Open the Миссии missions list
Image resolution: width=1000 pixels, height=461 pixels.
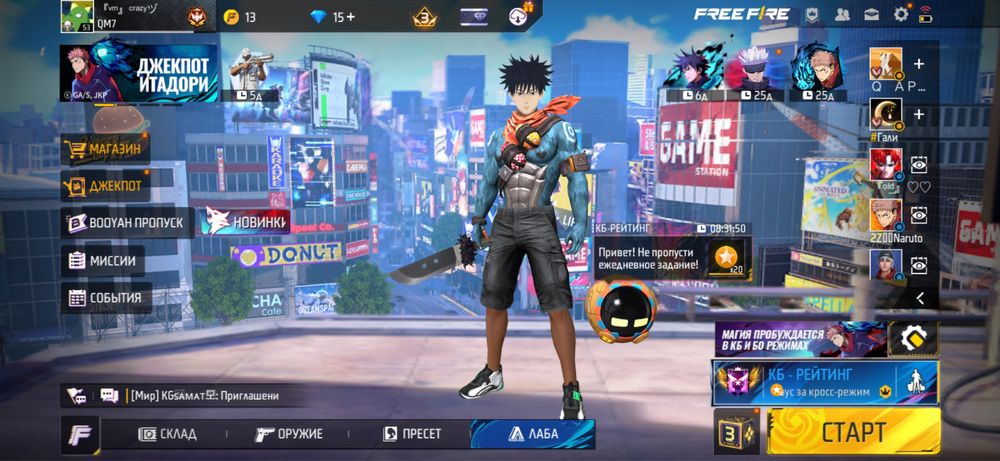(x=102, y=261)
